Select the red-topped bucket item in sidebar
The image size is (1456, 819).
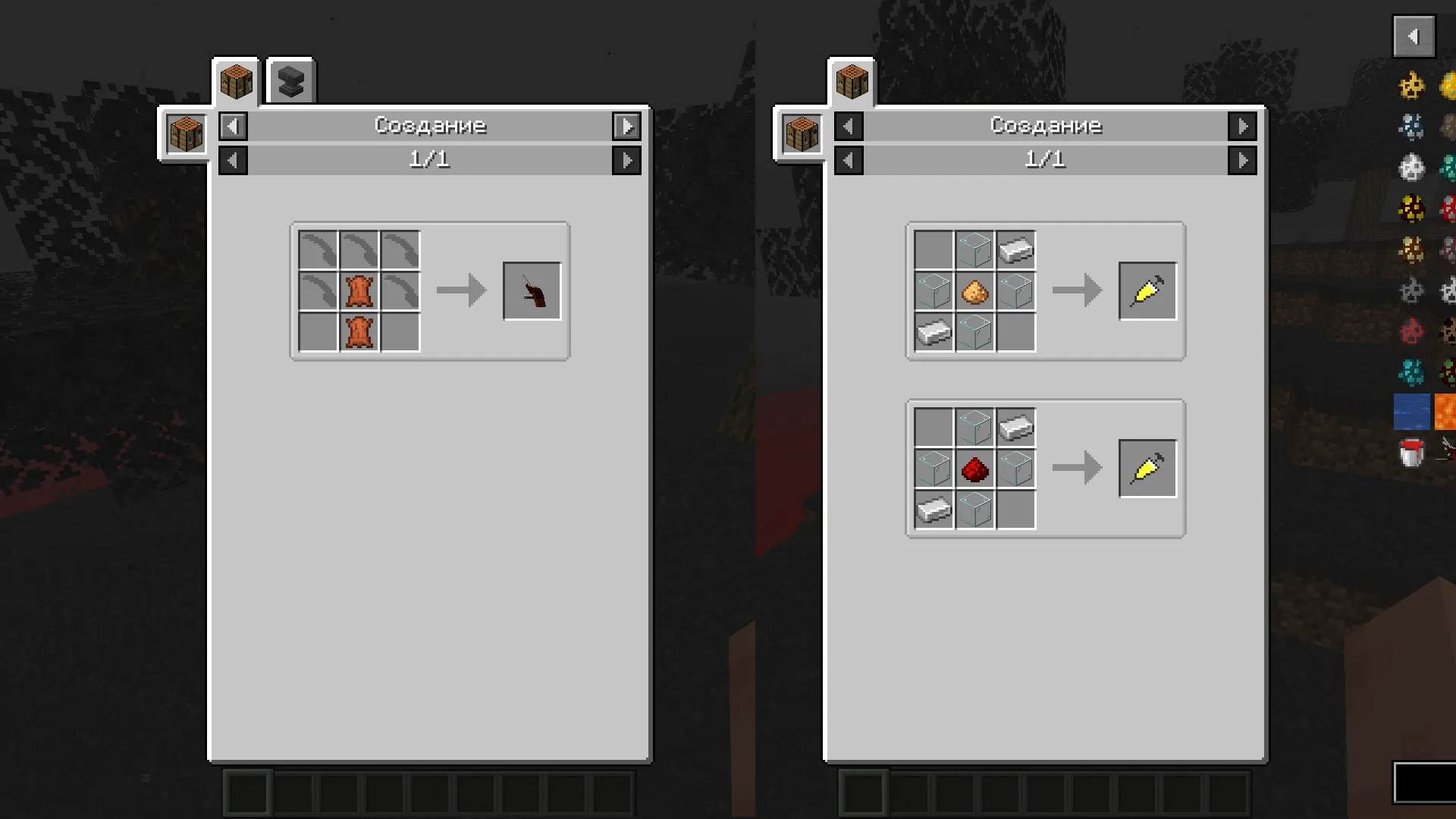[1410, 453]
